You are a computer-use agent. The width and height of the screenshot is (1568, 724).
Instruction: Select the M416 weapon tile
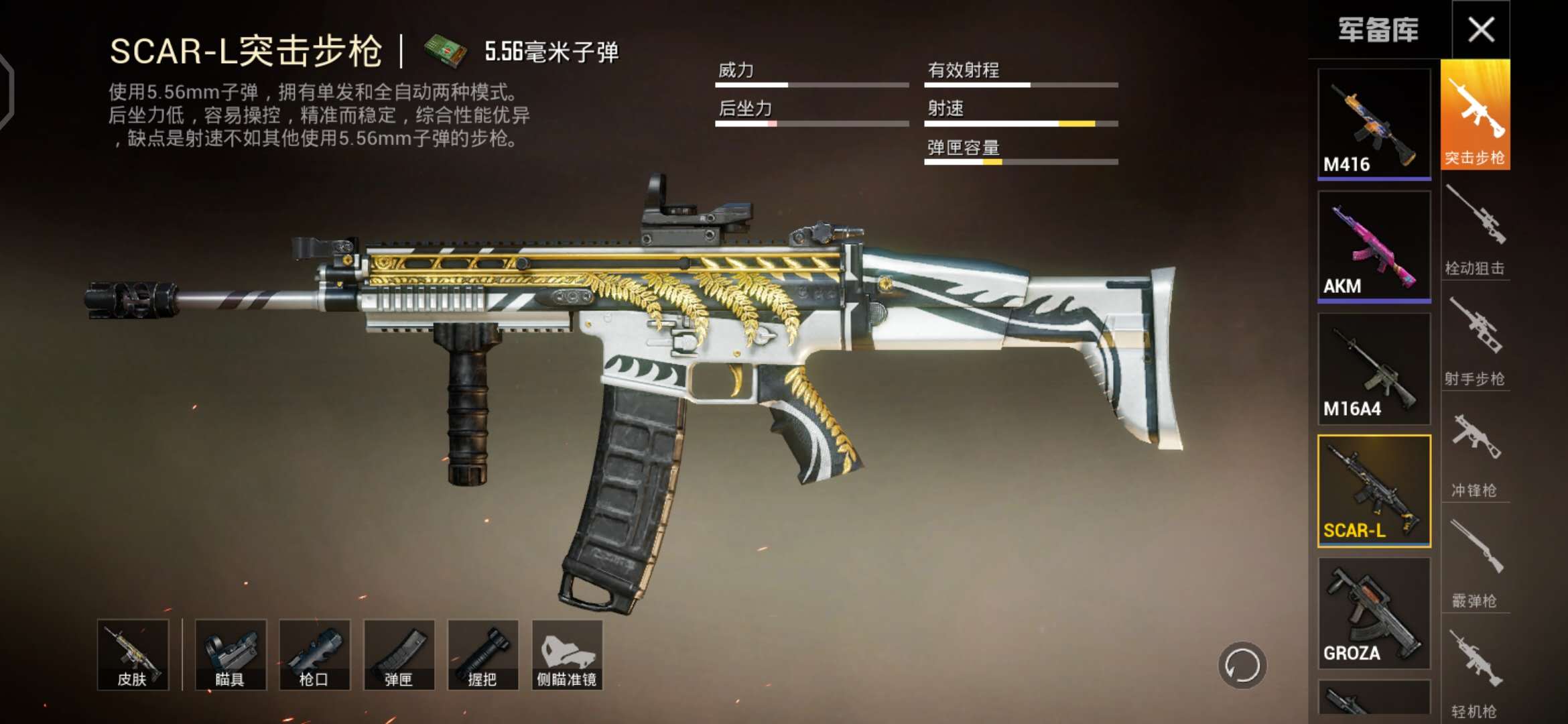click(x=1374, y=124)
